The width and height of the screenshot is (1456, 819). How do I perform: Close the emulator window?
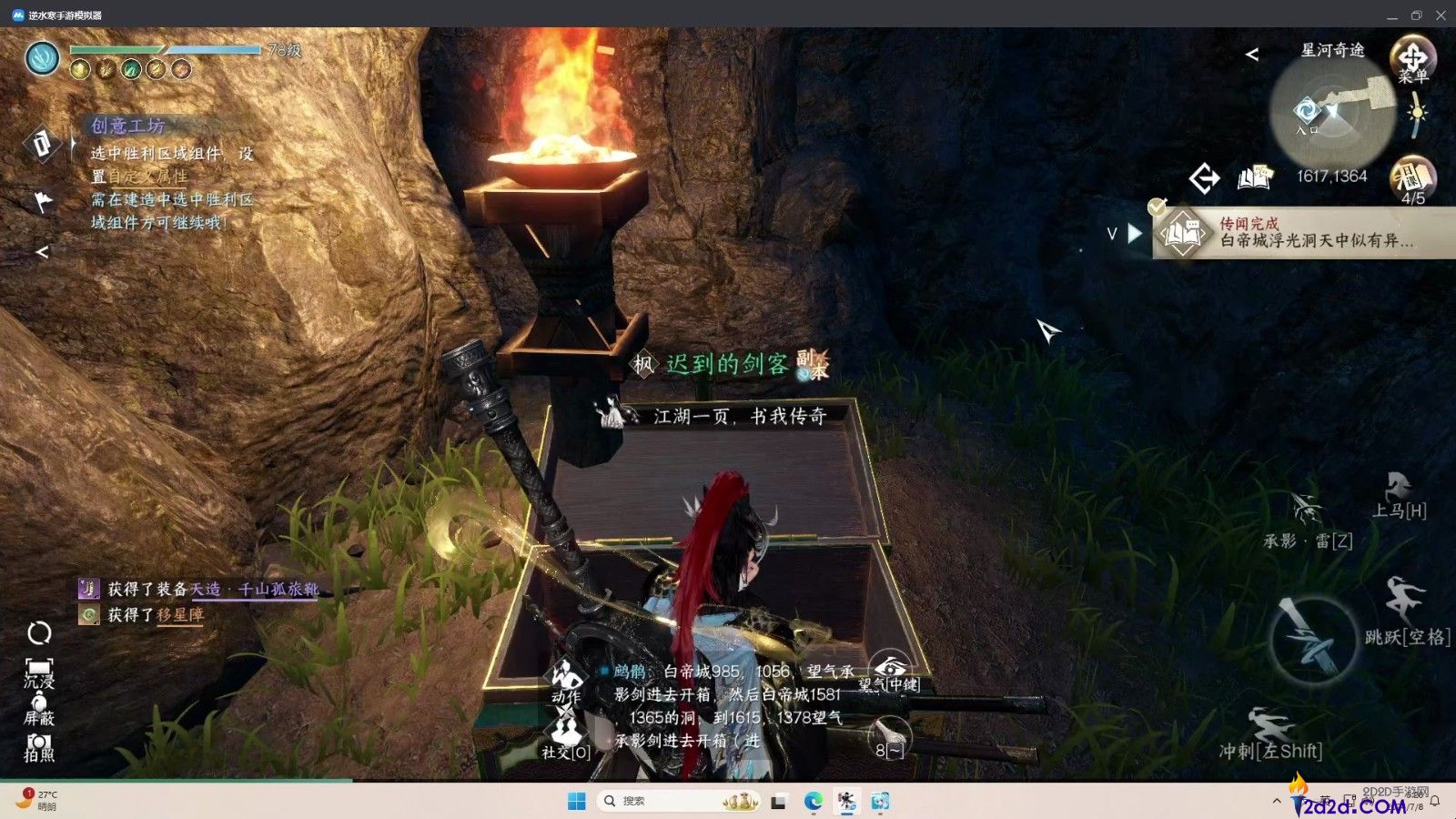pos(1441,15)
